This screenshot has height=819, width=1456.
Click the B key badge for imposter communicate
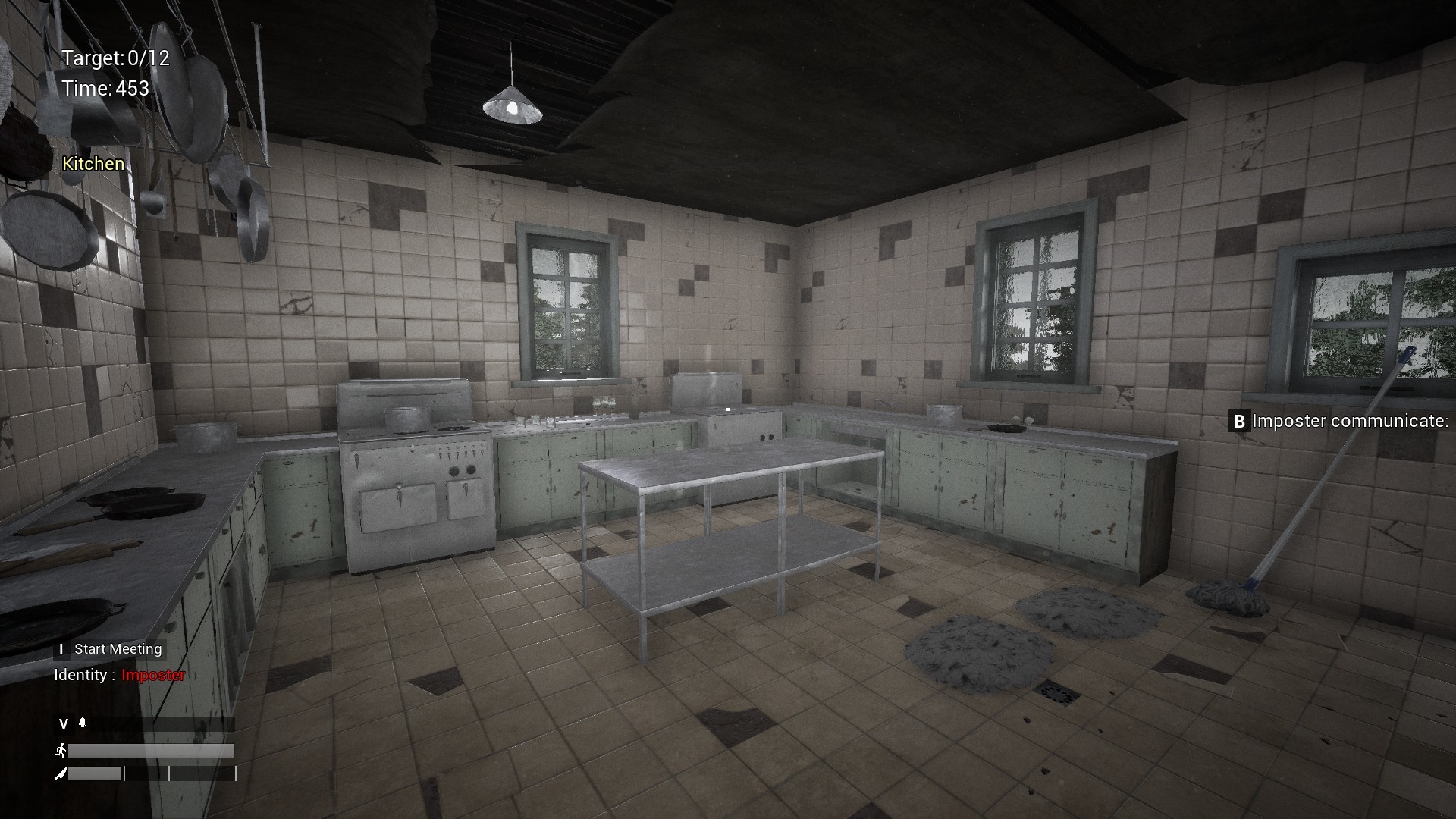click(1239, 422)
